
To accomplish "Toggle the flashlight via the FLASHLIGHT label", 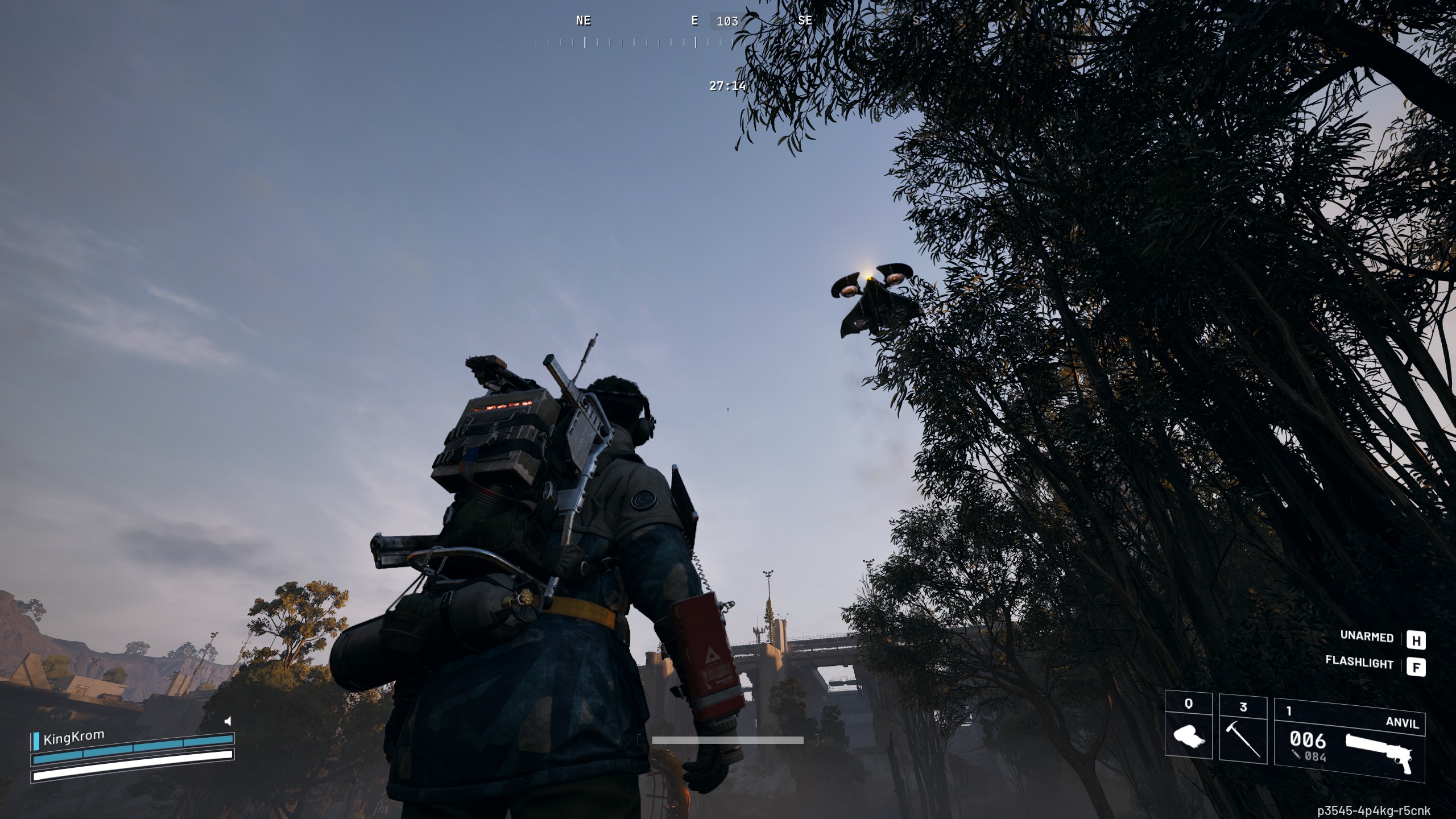I will (1360, 664).
